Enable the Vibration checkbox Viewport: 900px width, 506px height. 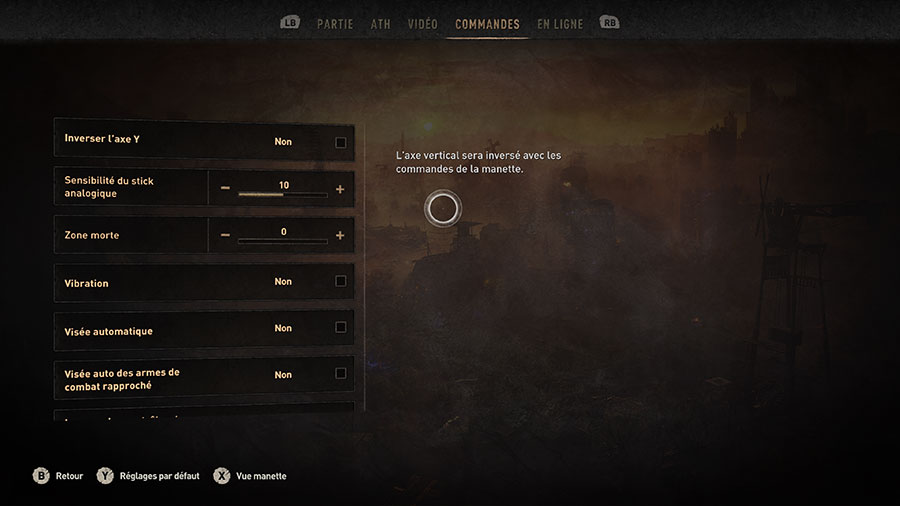pyautogui.click(x=341, y=282)
